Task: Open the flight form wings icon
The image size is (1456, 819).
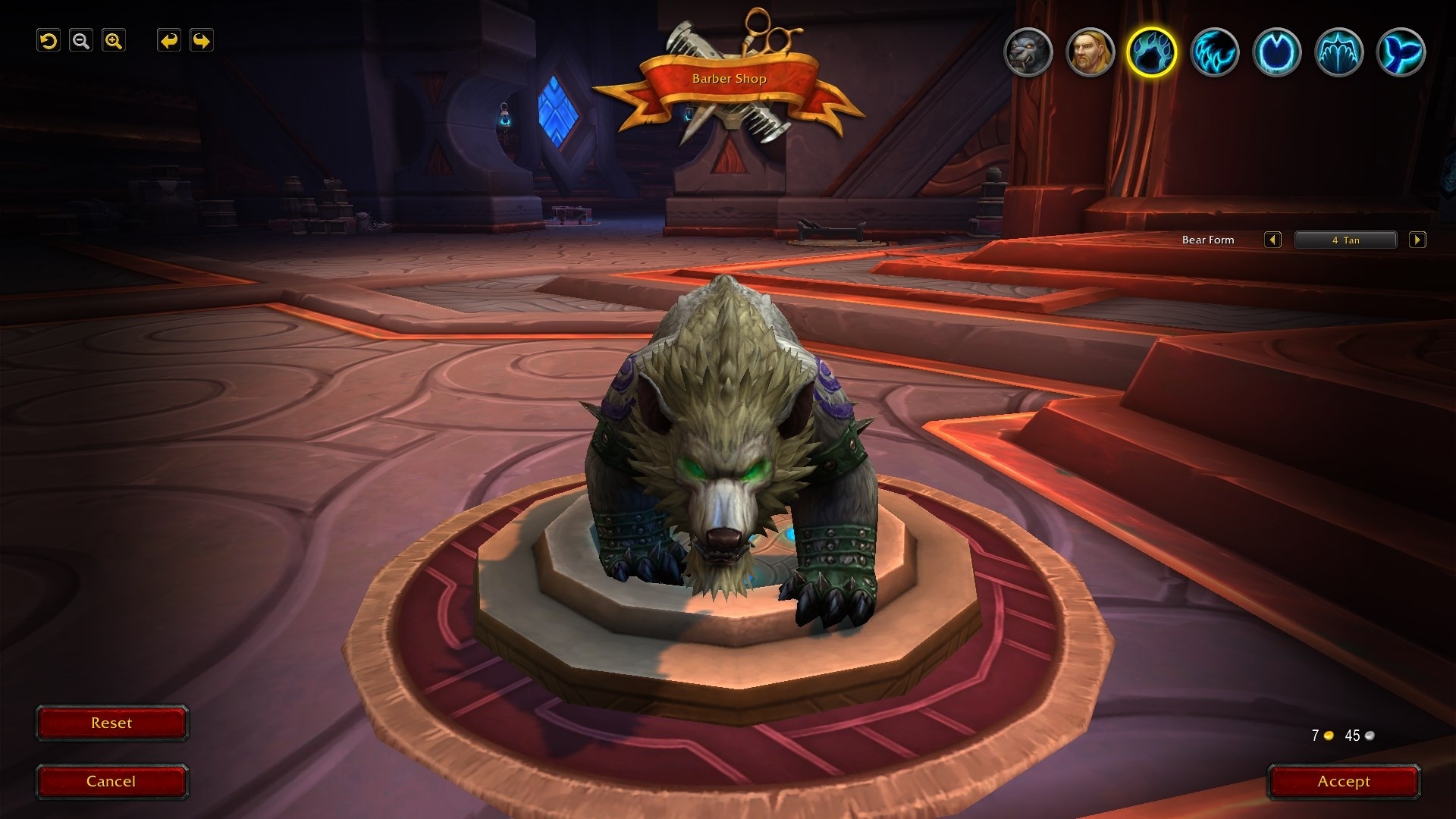Action: point(1338,52)
